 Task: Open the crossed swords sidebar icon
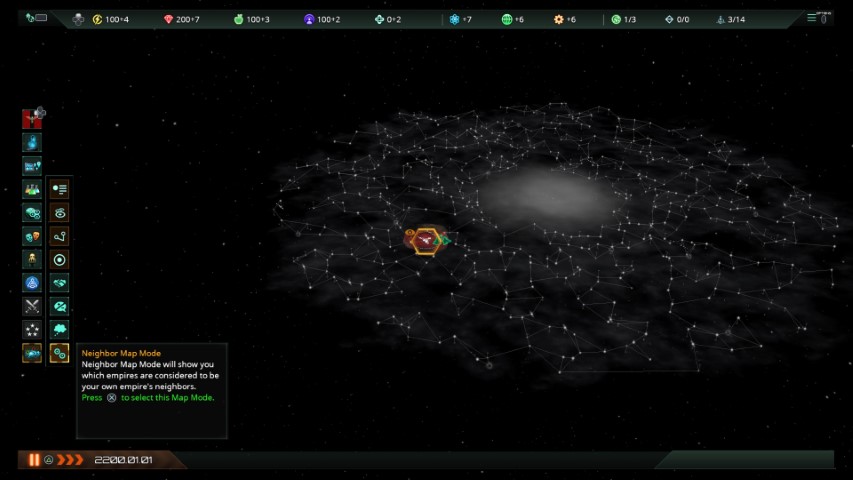(32, 306)
